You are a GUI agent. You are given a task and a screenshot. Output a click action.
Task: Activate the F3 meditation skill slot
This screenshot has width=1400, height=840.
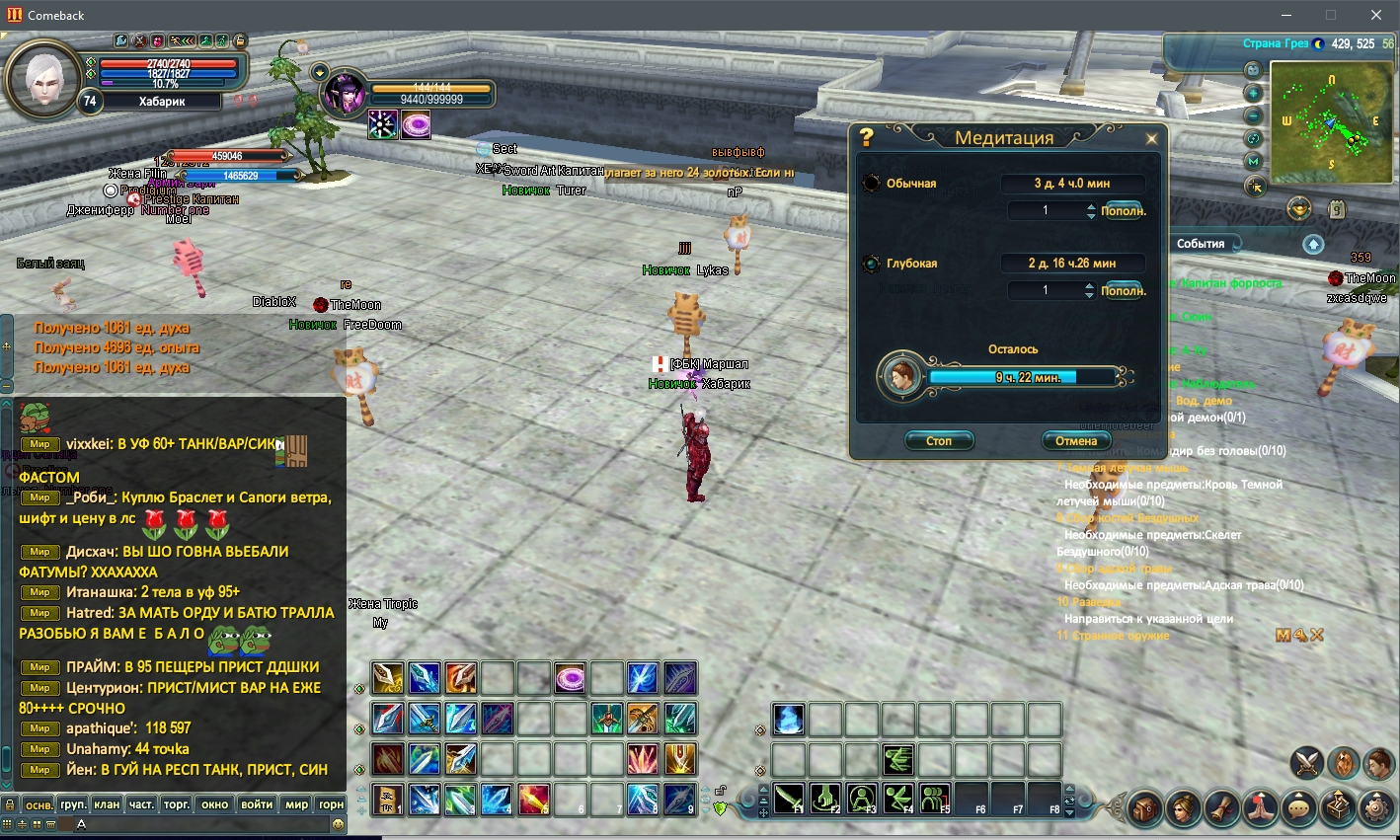point(862,798)
